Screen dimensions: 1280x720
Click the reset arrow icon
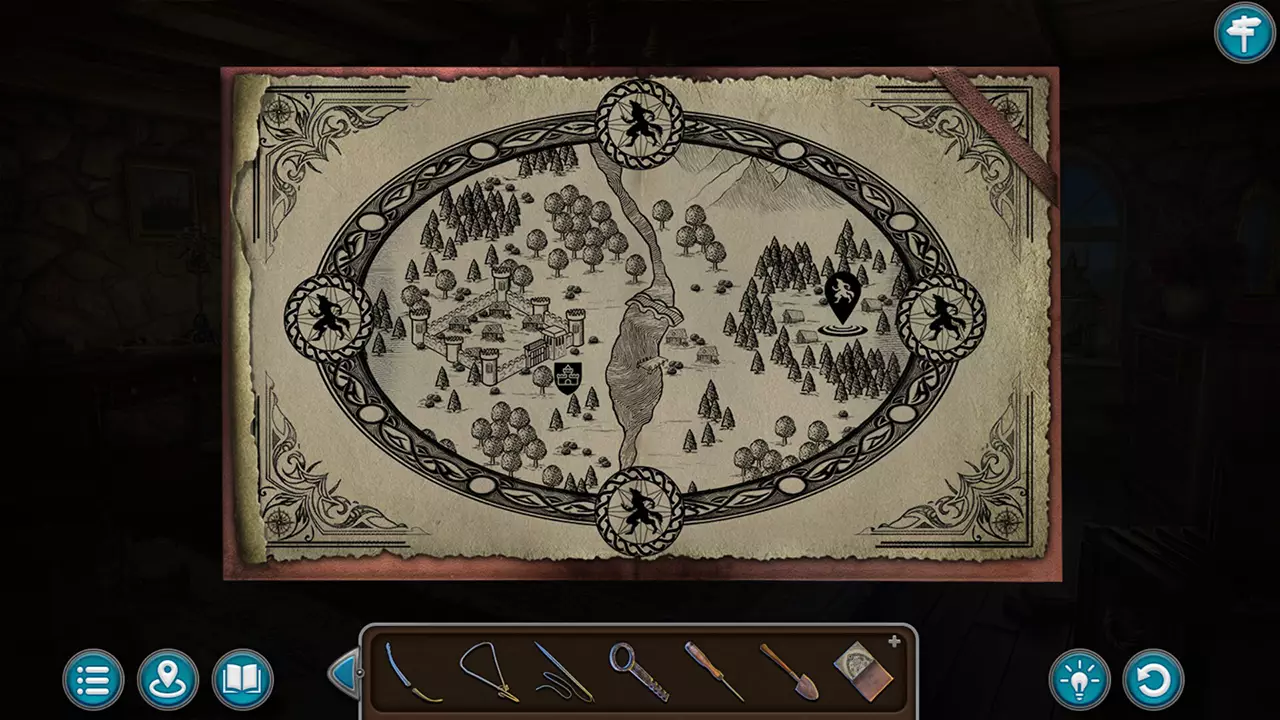click(1155, 679)
